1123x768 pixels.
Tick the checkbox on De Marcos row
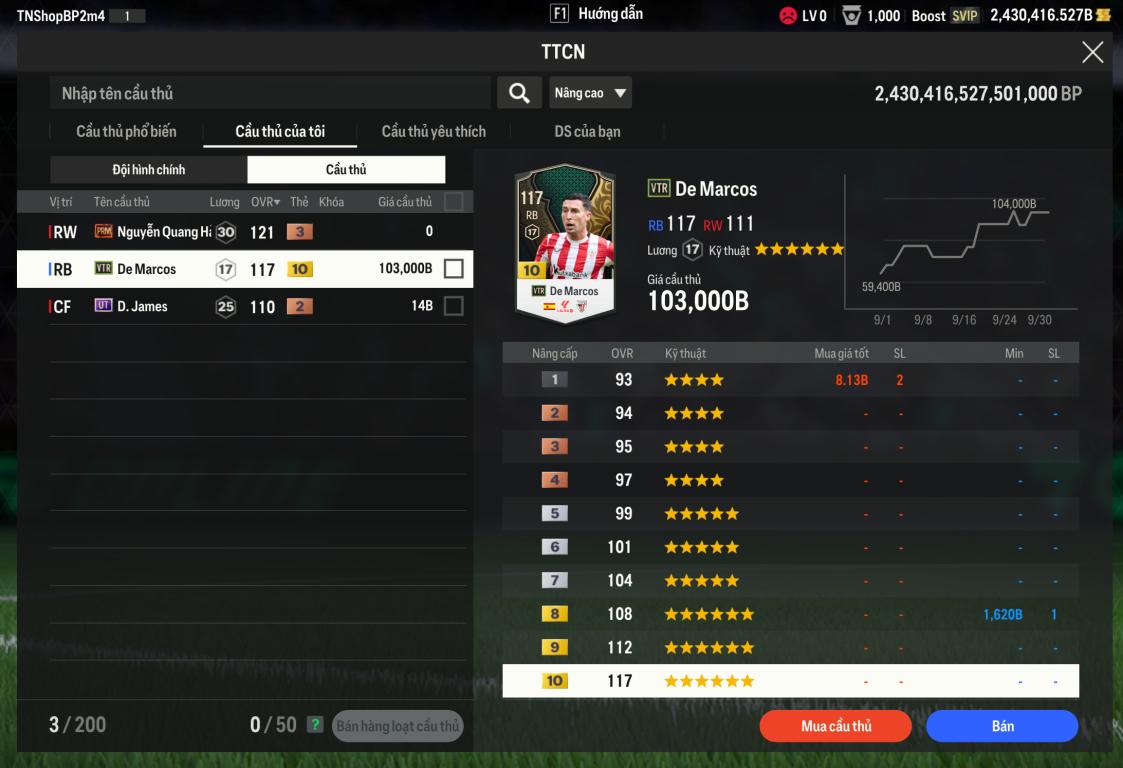(453, 269)
